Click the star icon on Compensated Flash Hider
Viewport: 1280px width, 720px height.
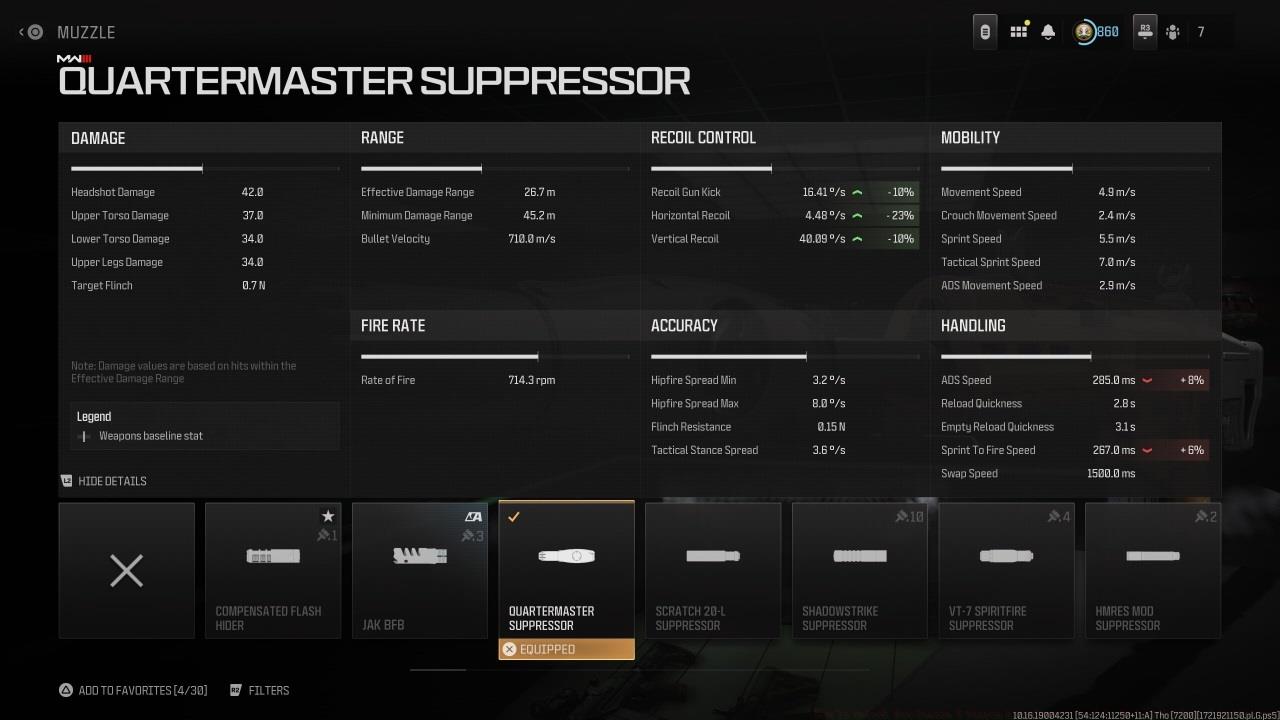click(328, 516)
